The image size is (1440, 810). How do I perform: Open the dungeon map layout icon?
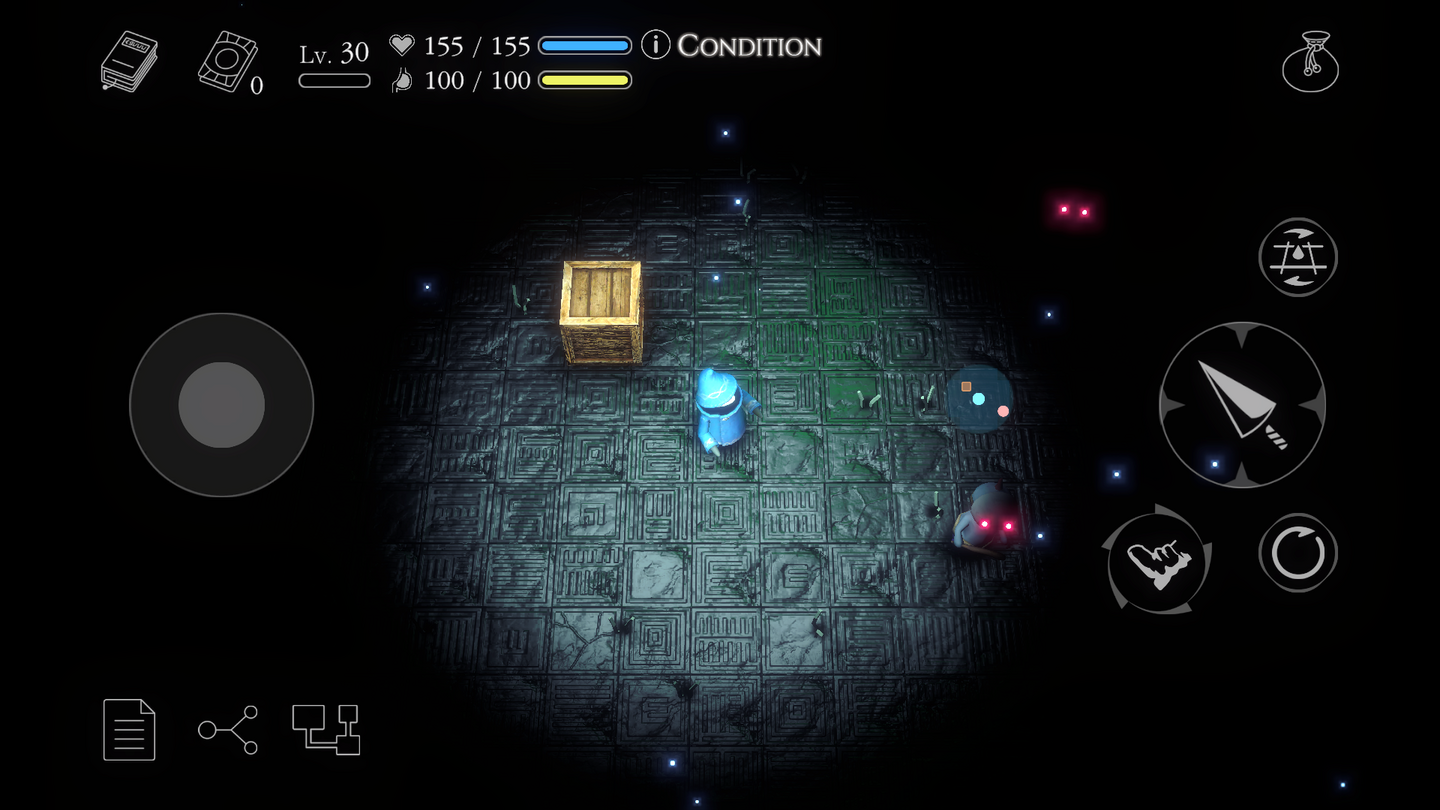(x=326, y=730)
